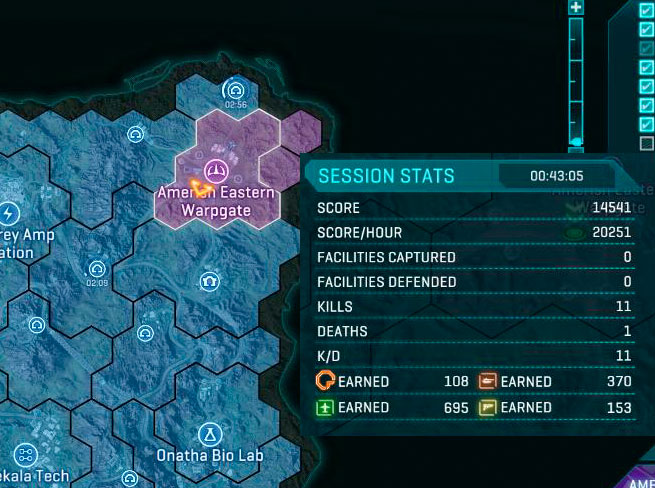Screen dimensions: 655x488
Task: Click the map zoom-in plus button
Action: (x=575, y=7)
